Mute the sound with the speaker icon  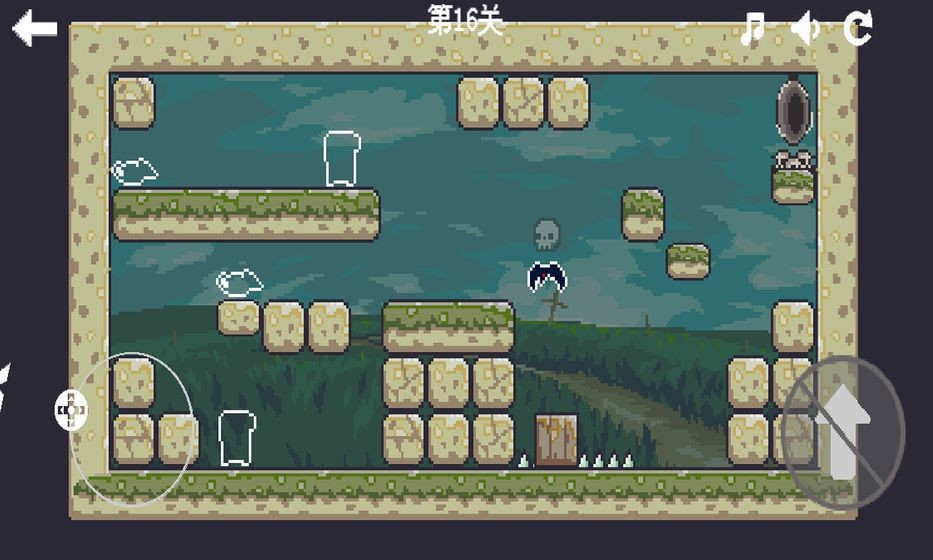[x=805, y=28]
